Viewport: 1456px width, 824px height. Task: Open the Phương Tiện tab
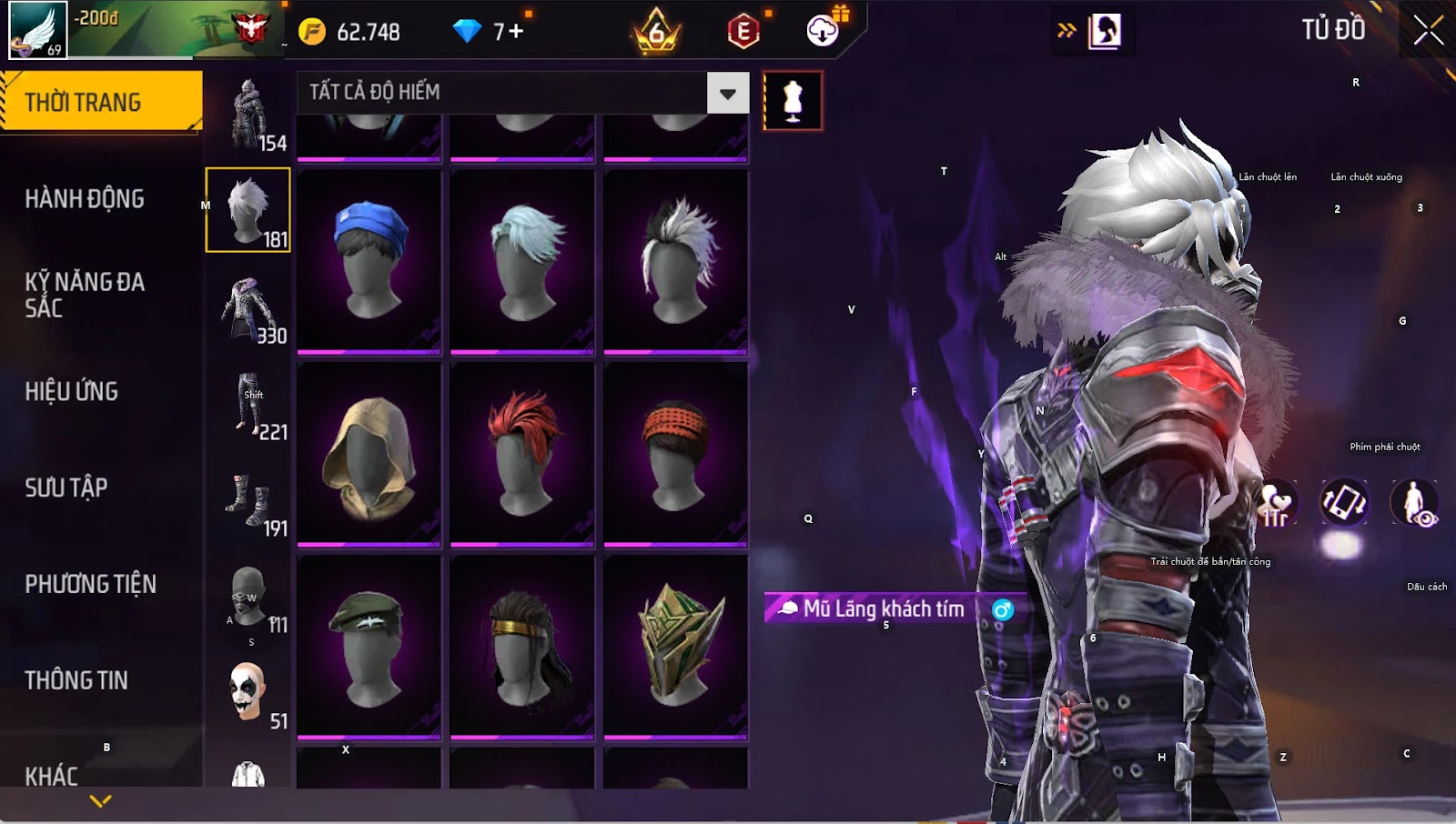coord(90,584)
